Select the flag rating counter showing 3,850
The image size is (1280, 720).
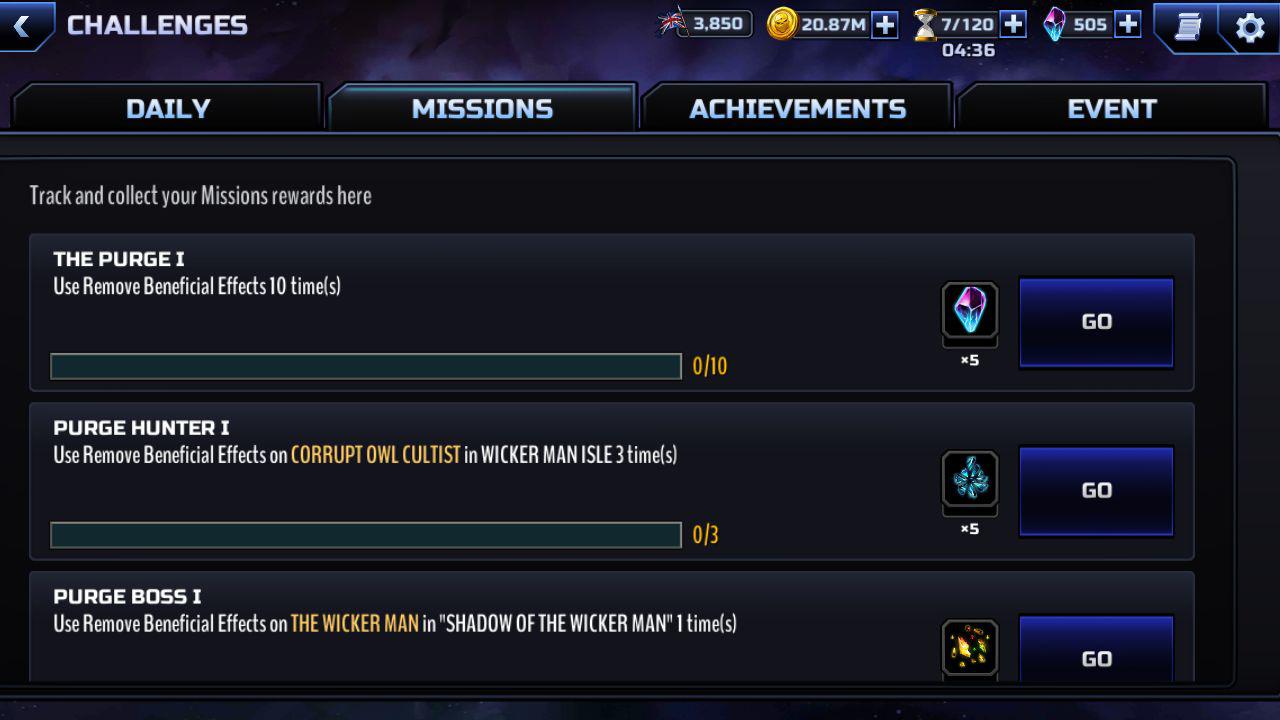tap(705, 24)
